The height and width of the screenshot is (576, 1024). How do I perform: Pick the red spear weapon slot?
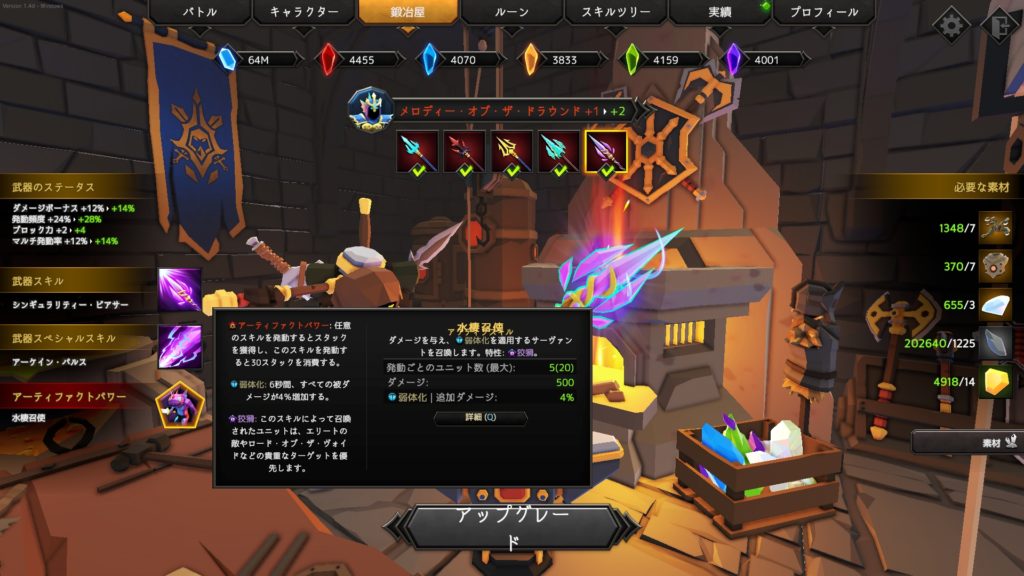[x=465, y=151]
